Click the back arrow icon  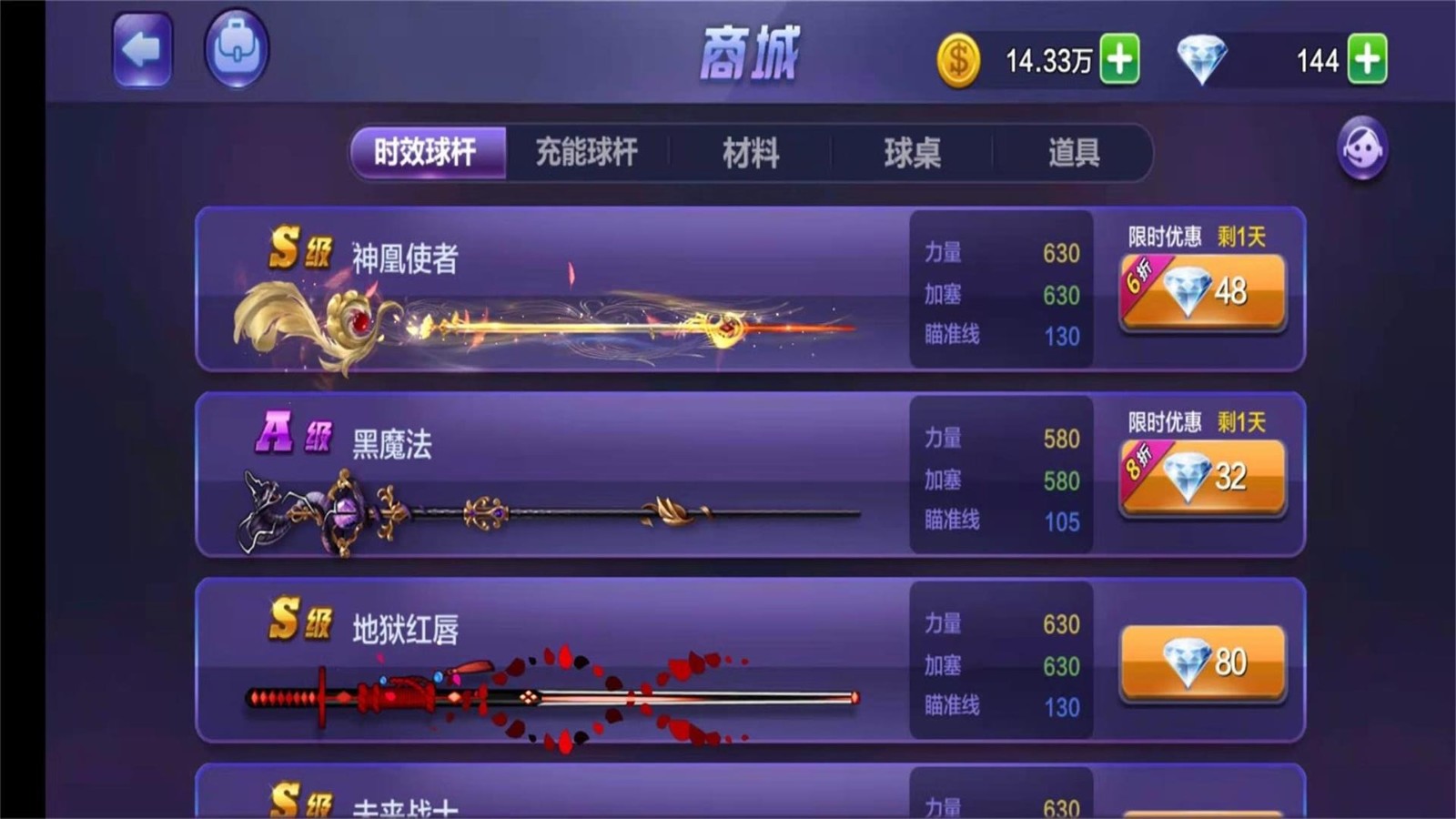(x=141, y=50)
